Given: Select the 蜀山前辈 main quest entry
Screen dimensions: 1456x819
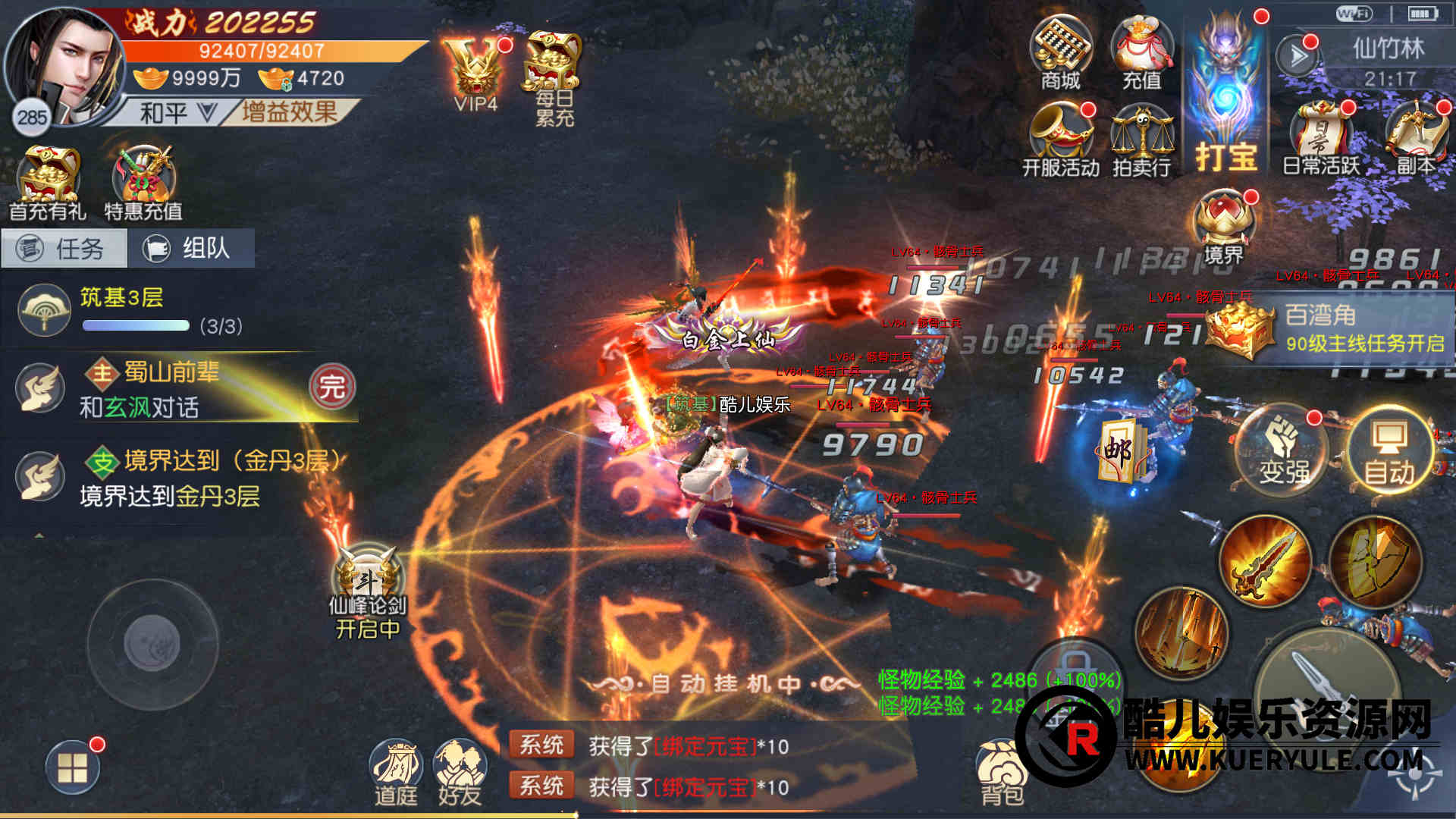Looking at the screenshot, I should (182, 388).
